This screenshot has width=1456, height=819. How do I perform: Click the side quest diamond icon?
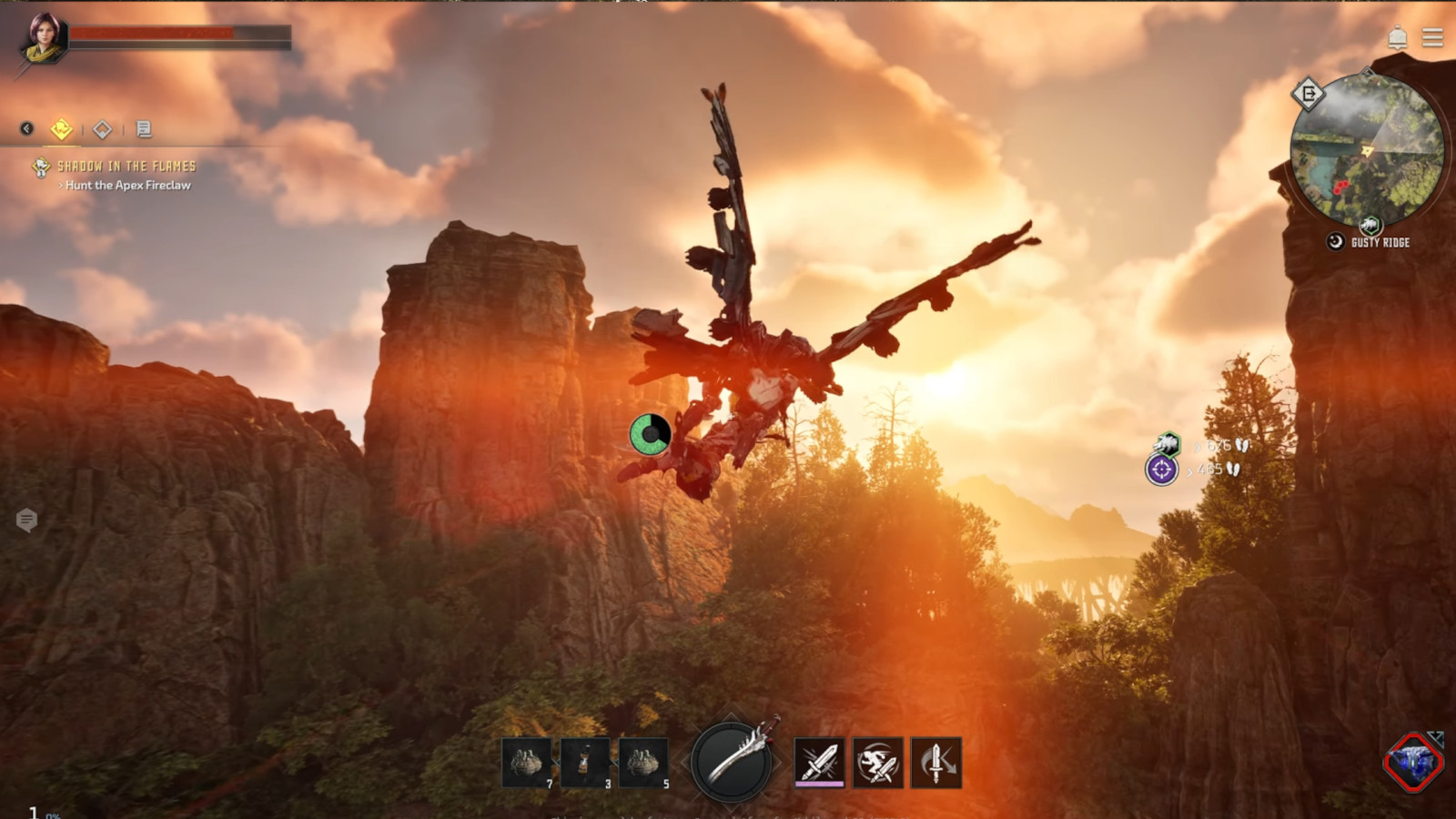pyautogui.click(x=103, y=128)
